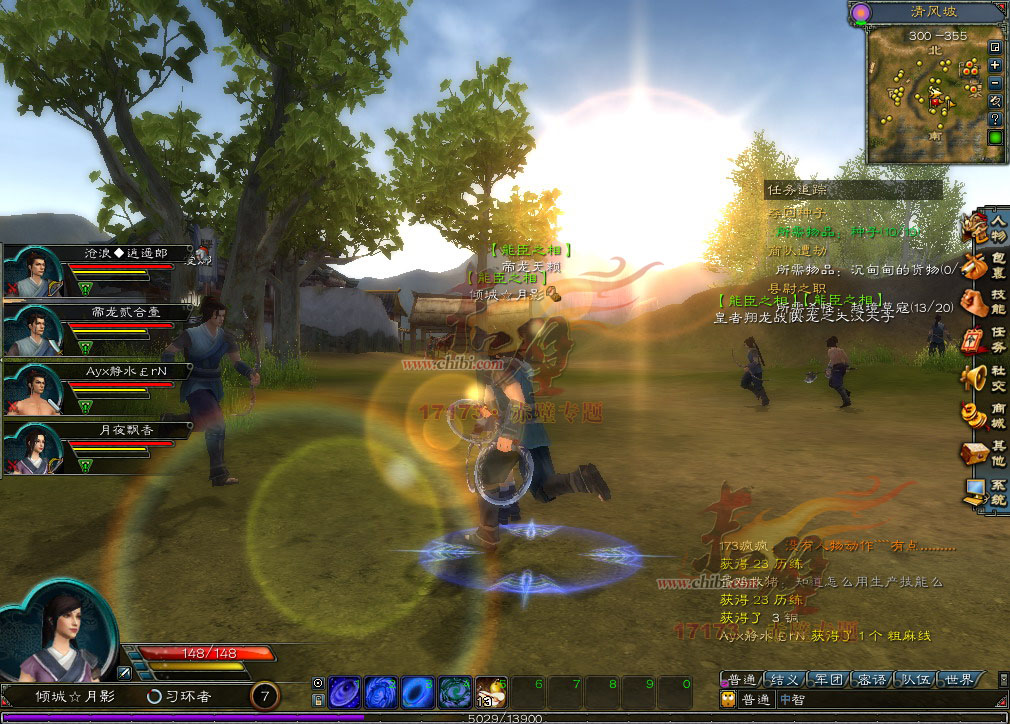This screenshot has width=1010, height=724.
Task: Switch to the 队伍 team chat tab
Action: coord(917,680)
